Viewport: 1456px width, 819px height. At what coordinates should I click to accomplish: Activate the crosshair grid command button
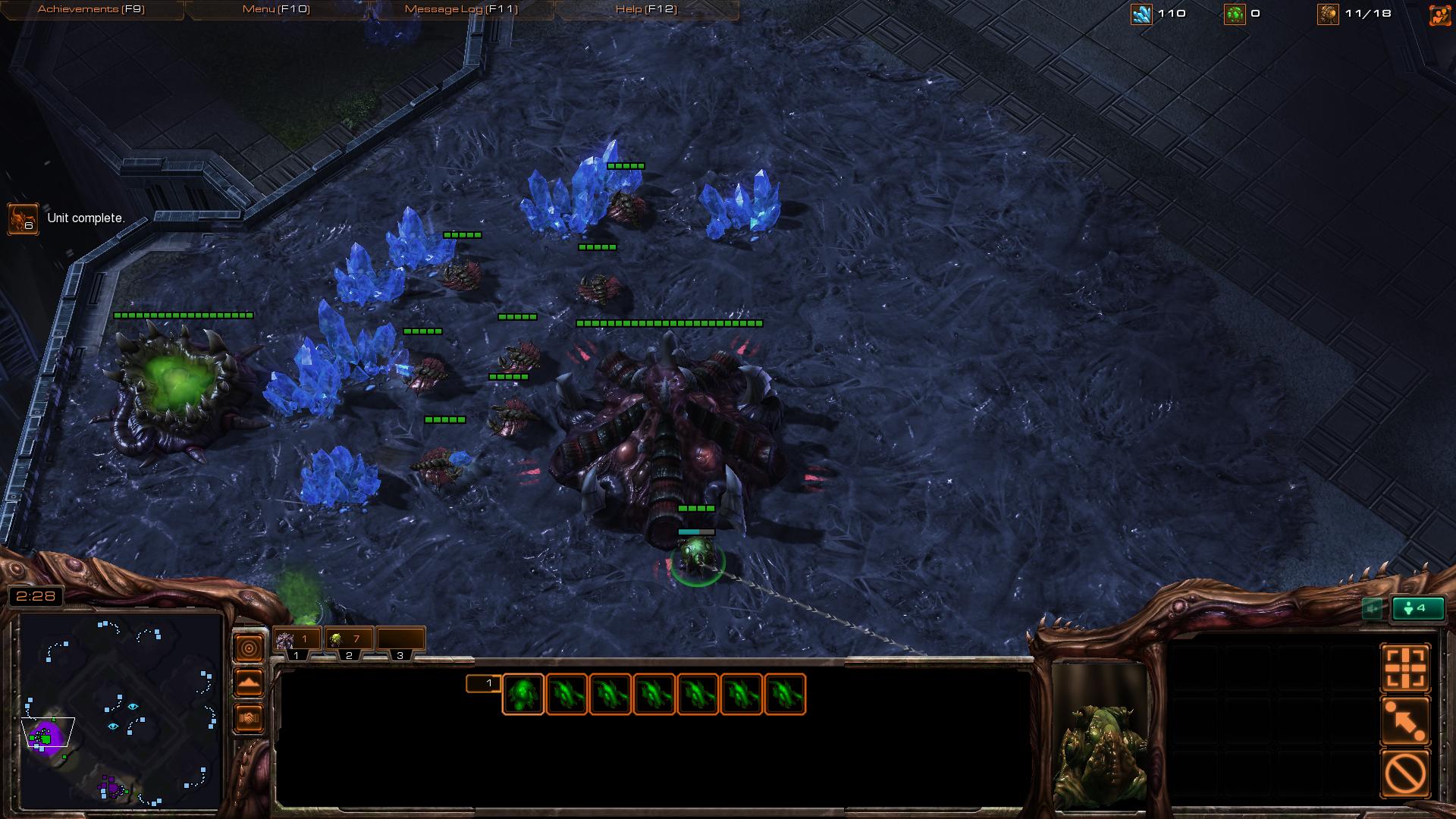point(1405,668)
